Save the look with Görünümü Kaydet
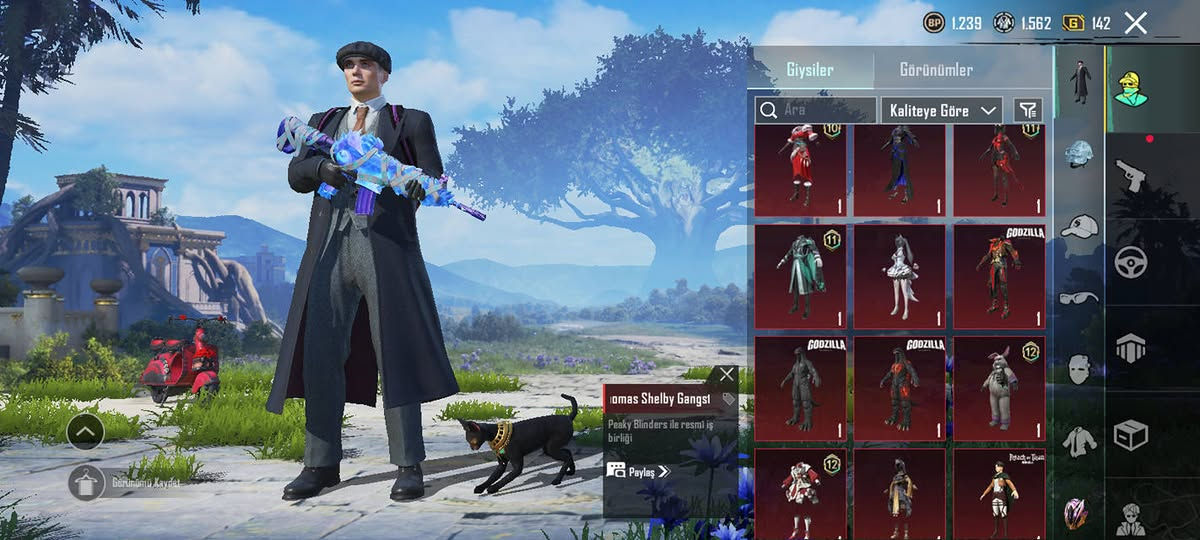Screen dimensions: 1200x540 87,482
